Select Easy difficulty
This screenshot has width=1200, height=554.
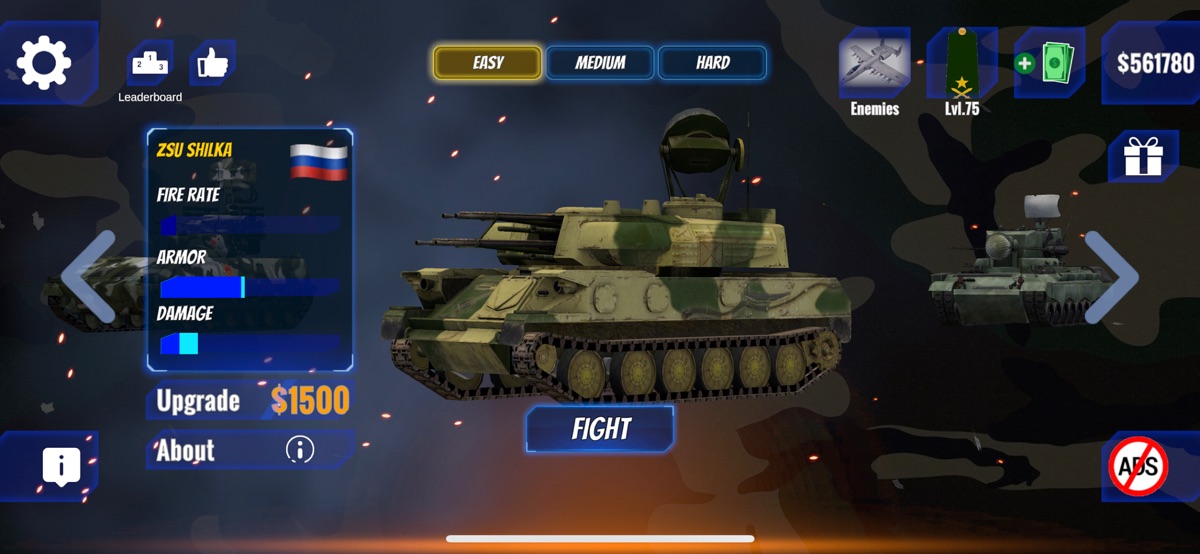pyautogui.click(x=488, y=63)
